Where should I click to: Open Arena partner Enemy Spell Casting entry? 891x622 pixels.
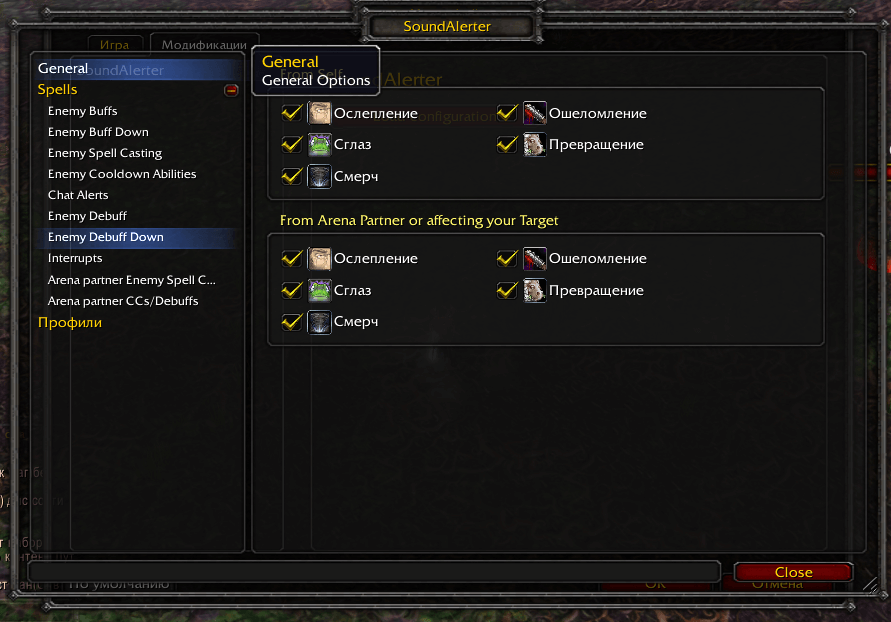pos(131,280)
